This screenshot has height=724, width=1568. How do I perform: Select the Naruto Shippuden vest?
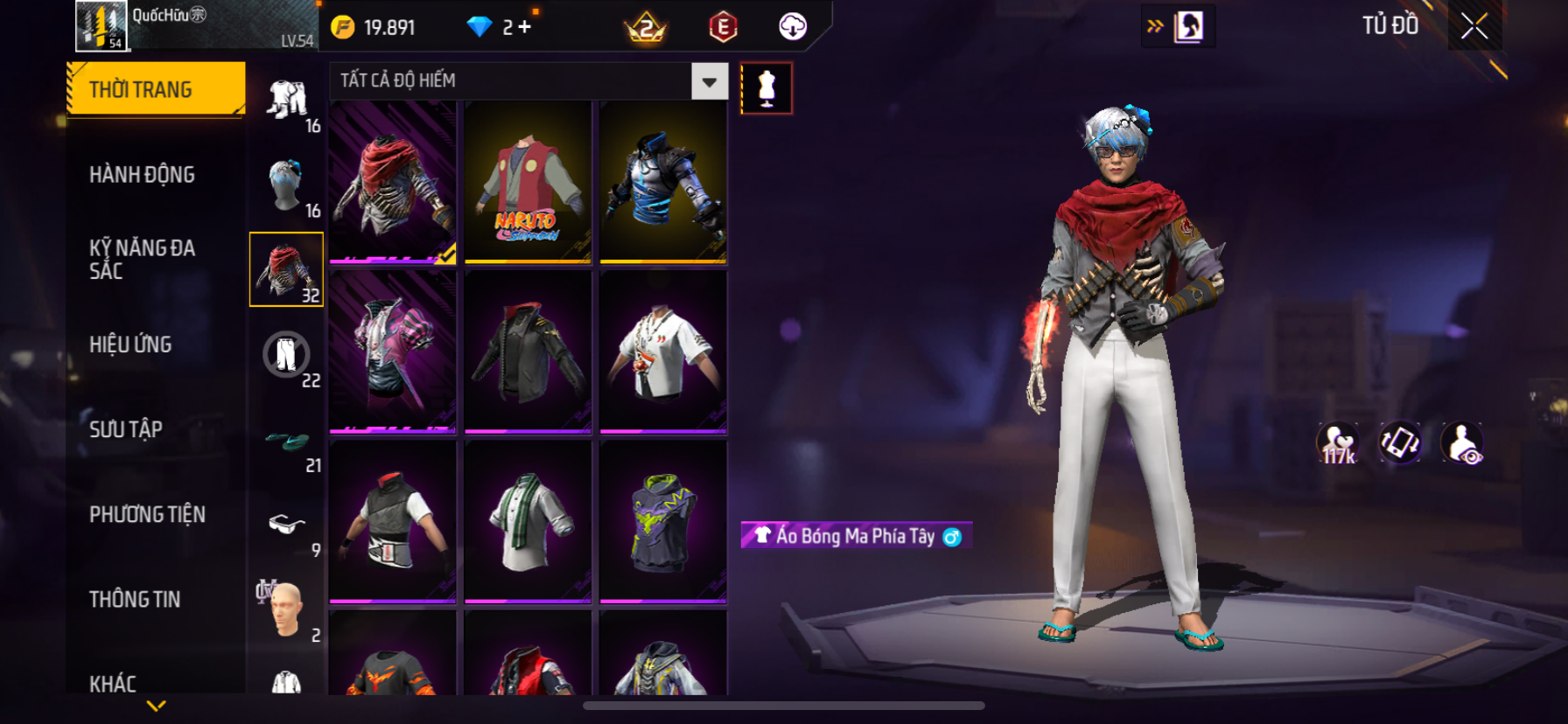528,182
